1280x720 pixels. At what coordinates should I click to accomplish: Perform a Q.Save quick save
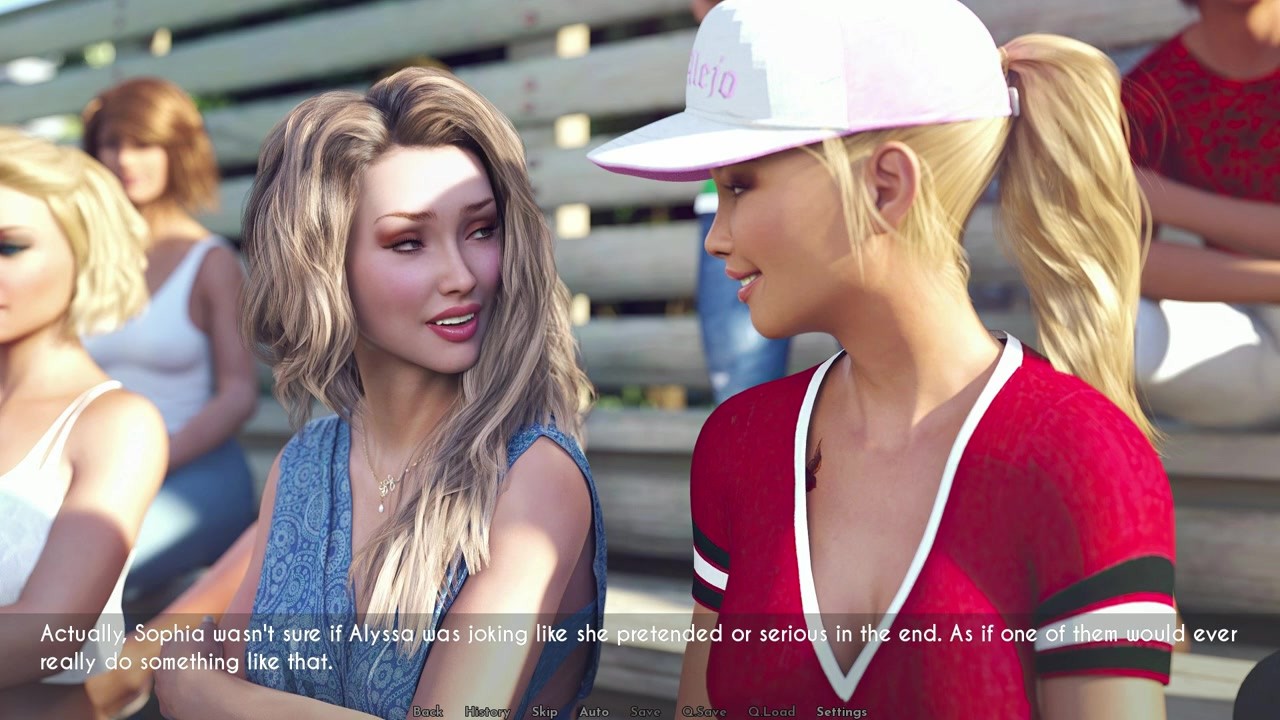tap(705, 713)
